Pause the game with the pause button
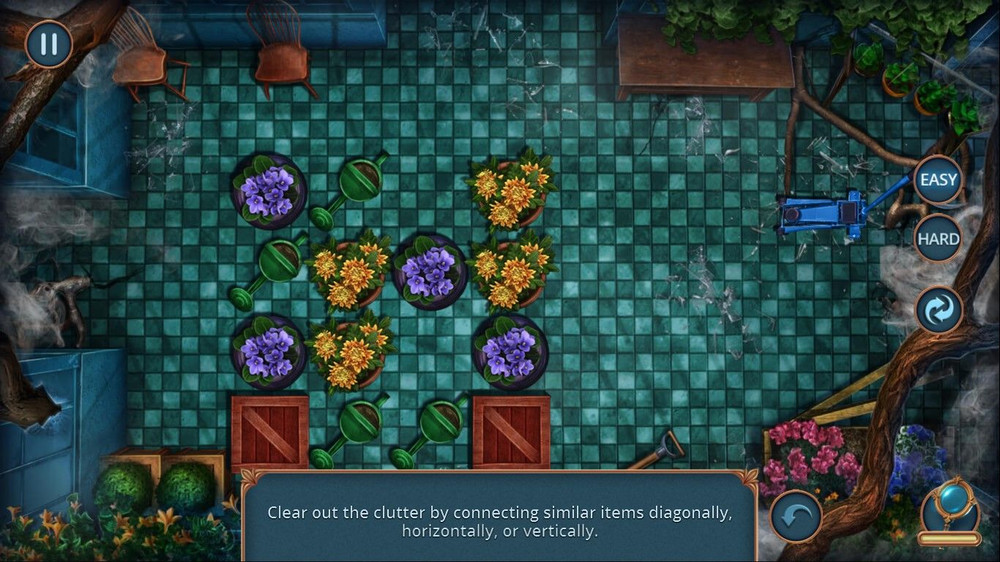The image size is (1000, 562). click(x=48, y=44)
